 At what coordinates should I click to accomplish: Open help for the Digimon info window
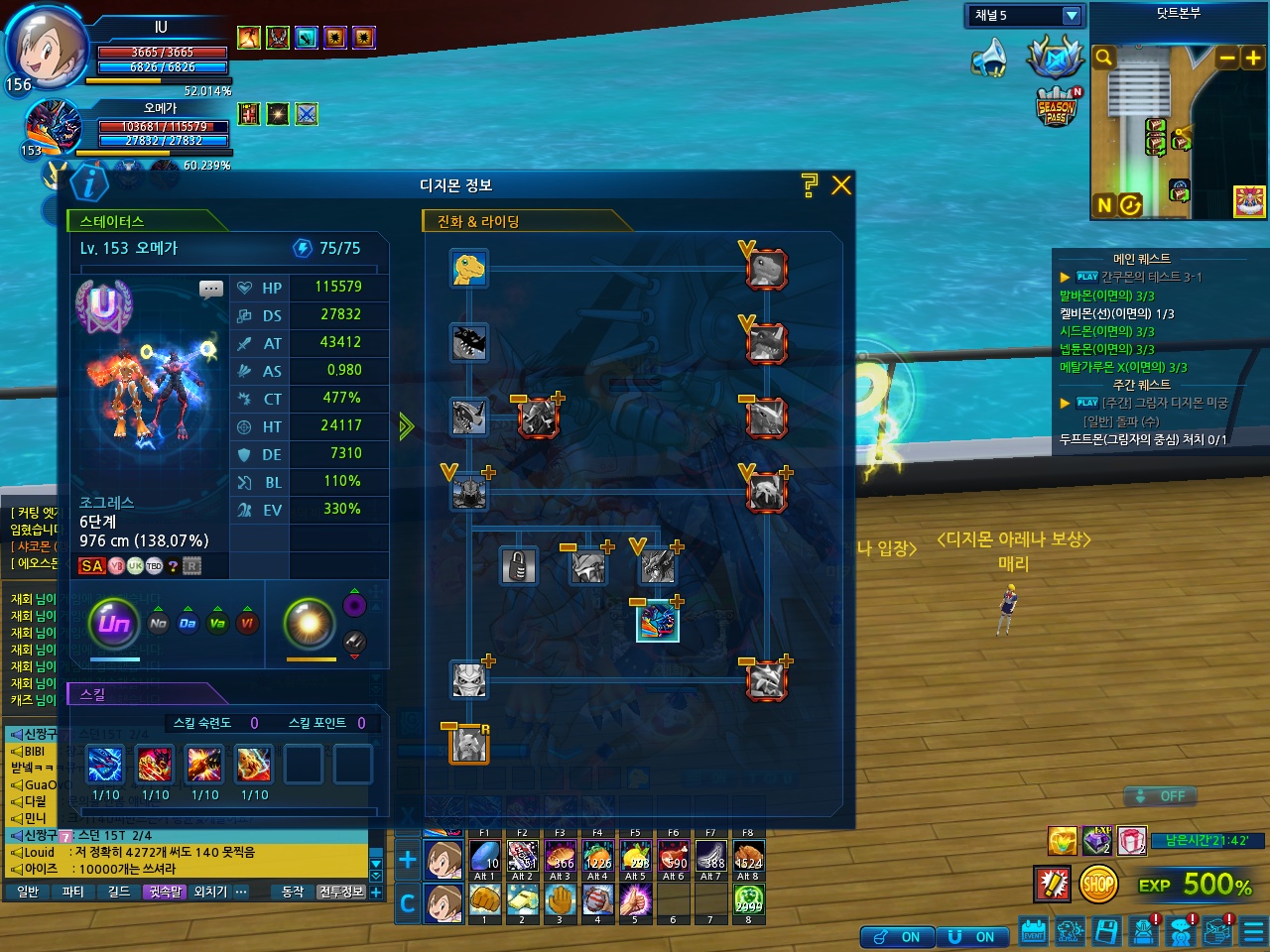[x=810, y=185]
